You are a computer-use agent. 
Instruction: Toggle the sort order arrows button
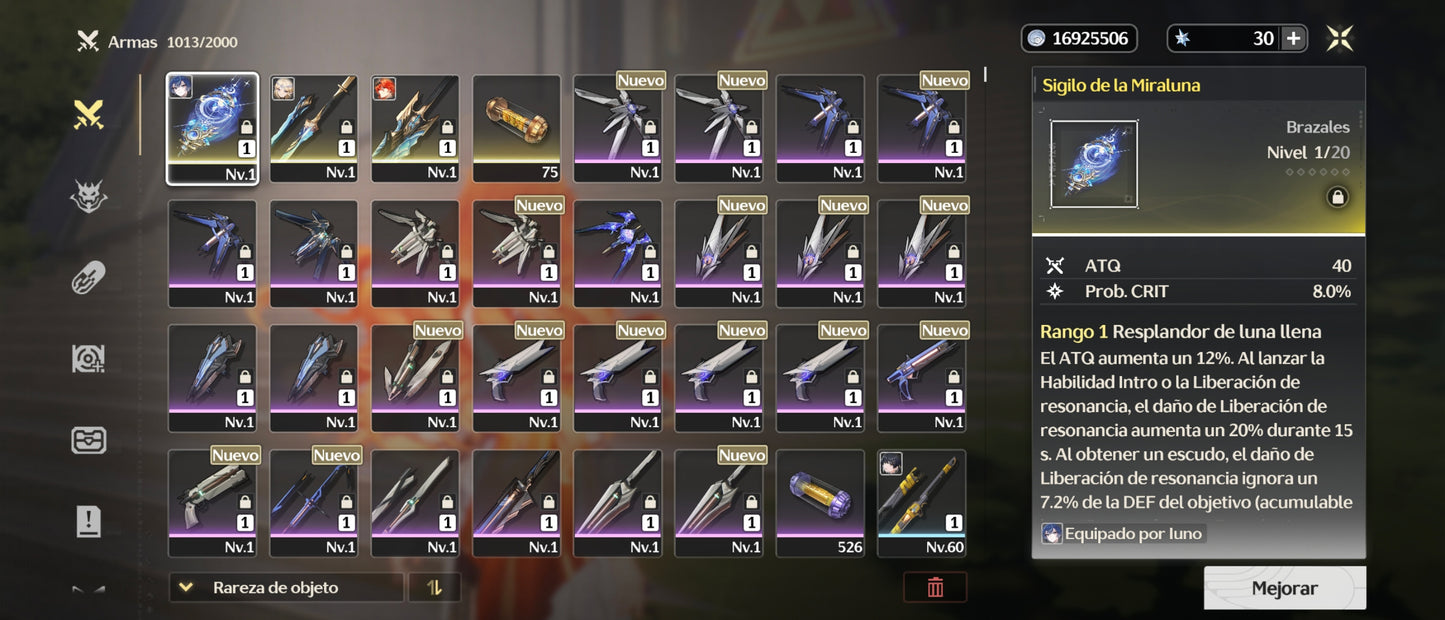(x=434, y=588)
